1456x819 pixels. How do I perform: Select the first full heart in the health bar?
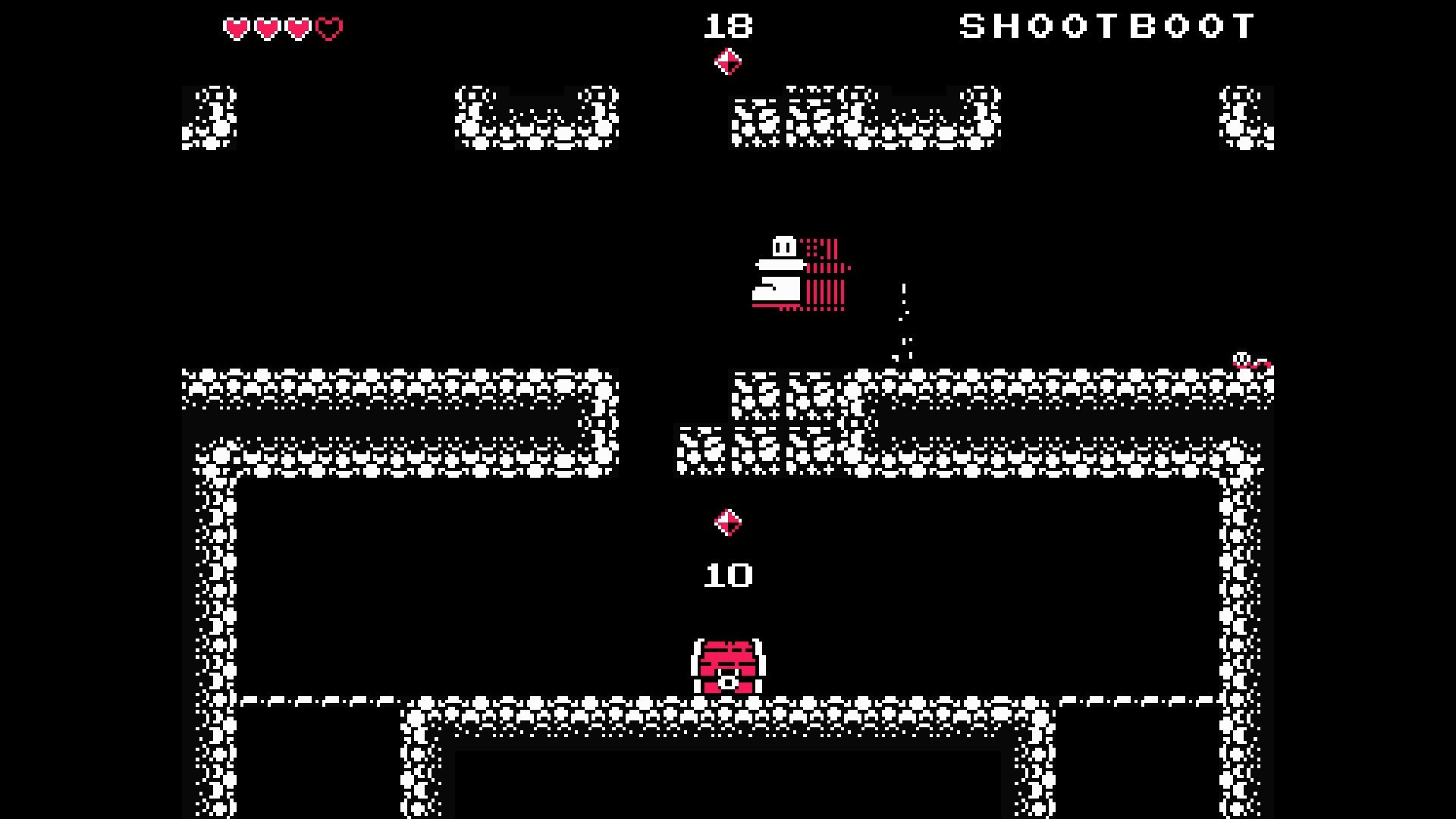click(236, 27)
